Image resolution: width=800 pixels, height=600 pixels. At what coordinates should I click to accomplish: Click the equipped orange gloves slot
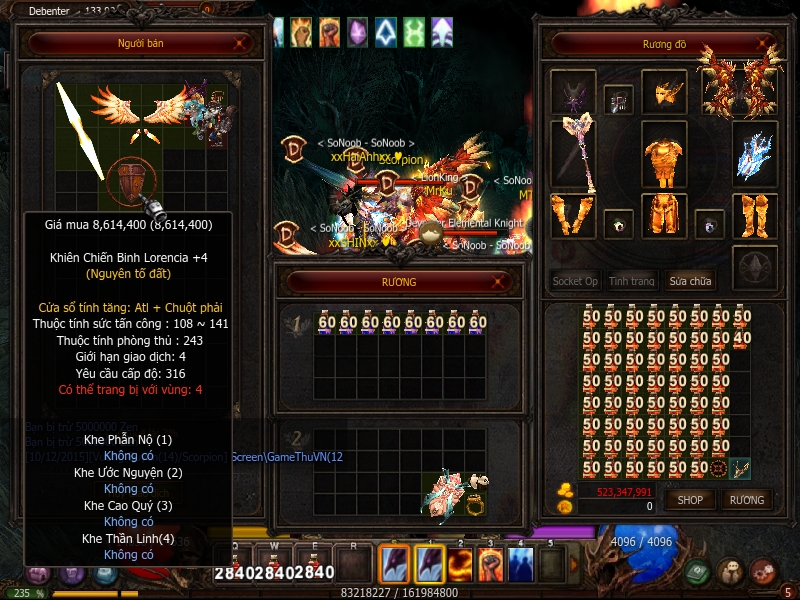573,215
